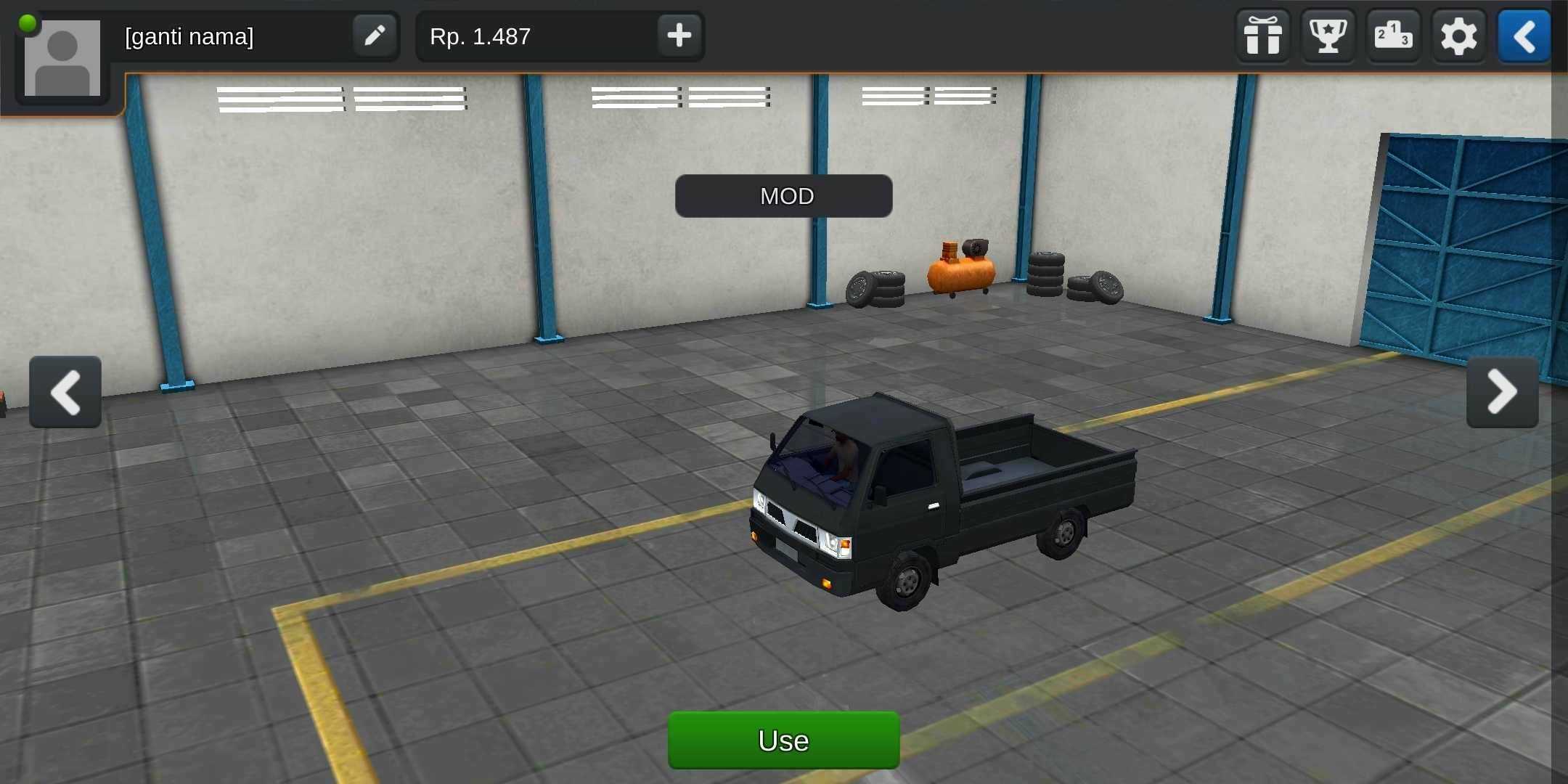The width and height of the screenshot is (1568, 784).
Task: Open the trophy achievements
Action: tap(1328, 36)
